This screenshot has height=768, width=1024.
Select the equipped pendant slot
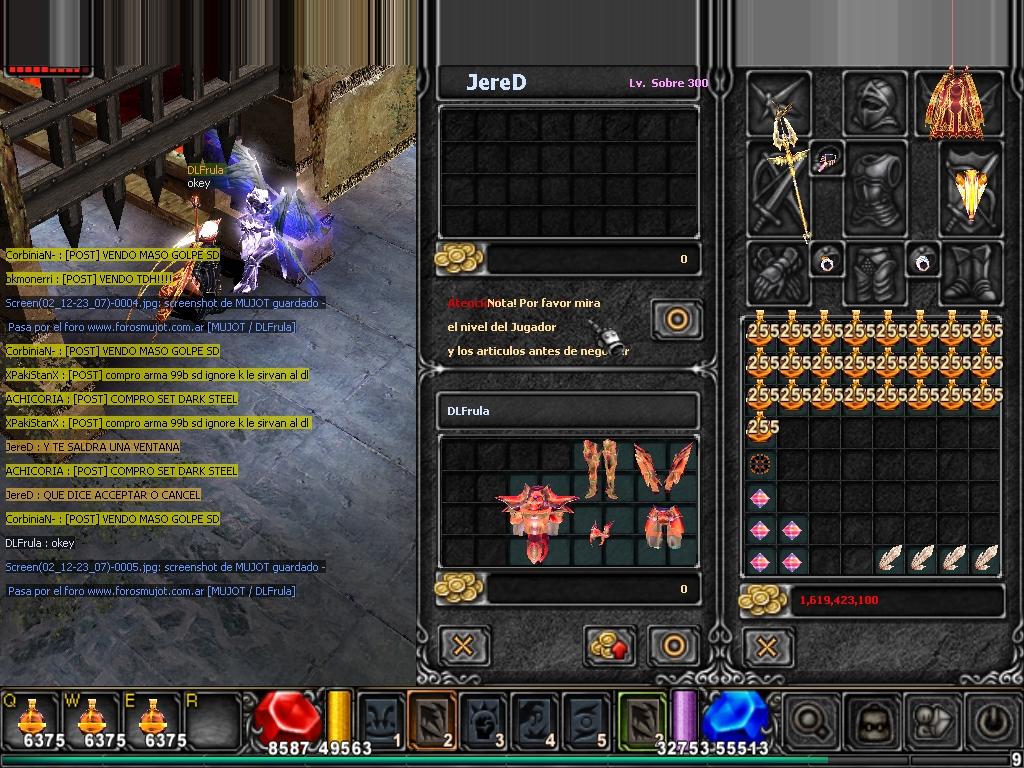click(827, 158)
